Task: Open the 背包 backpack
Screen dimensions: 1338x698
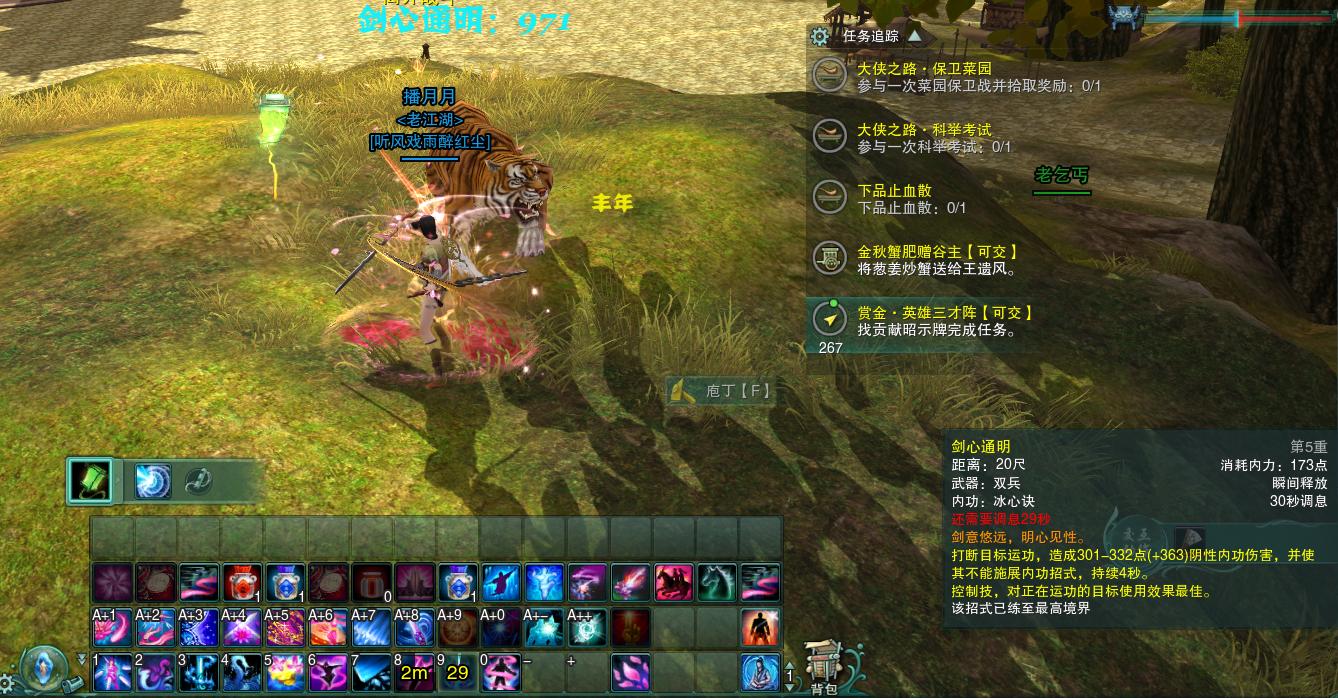Action: click(824, 667)
